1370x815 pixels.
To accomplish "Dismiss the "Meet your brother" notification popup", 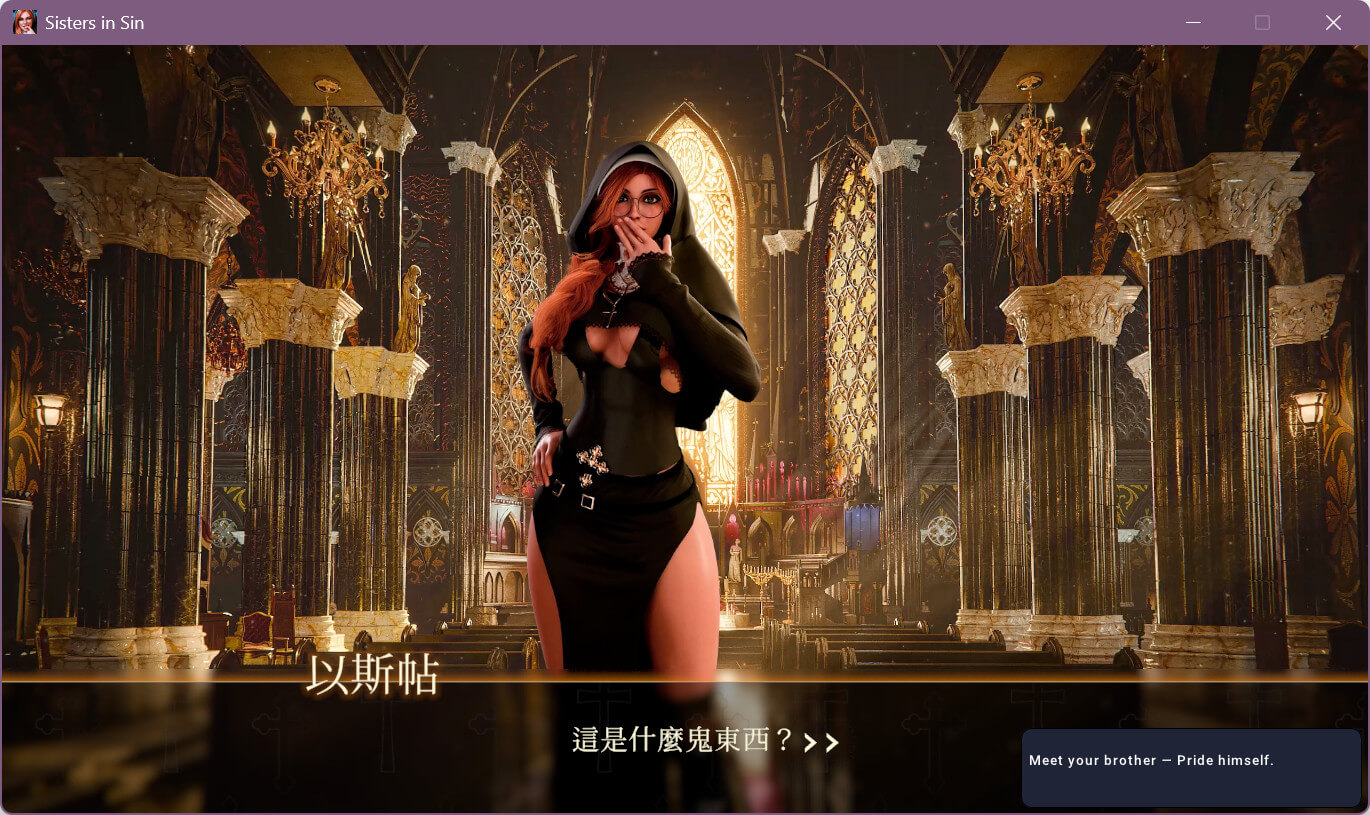I will [1190, 766].
